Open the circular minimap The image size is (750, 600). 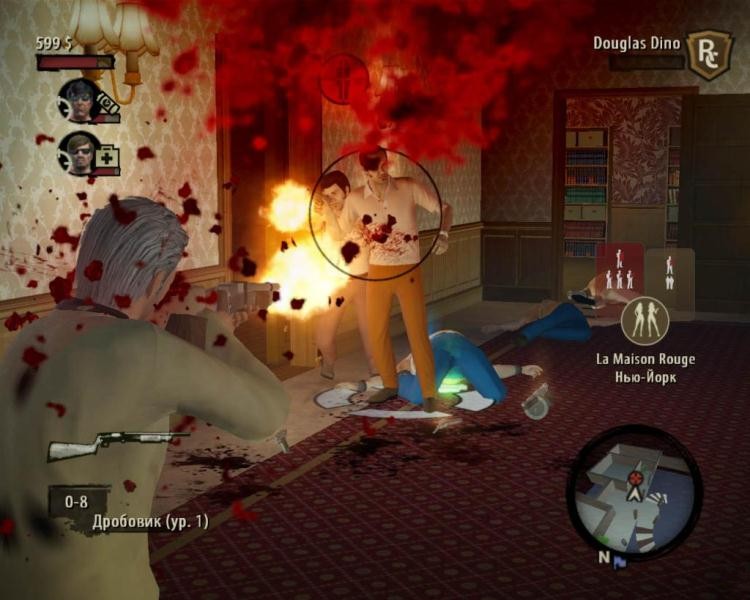[634, 490]
